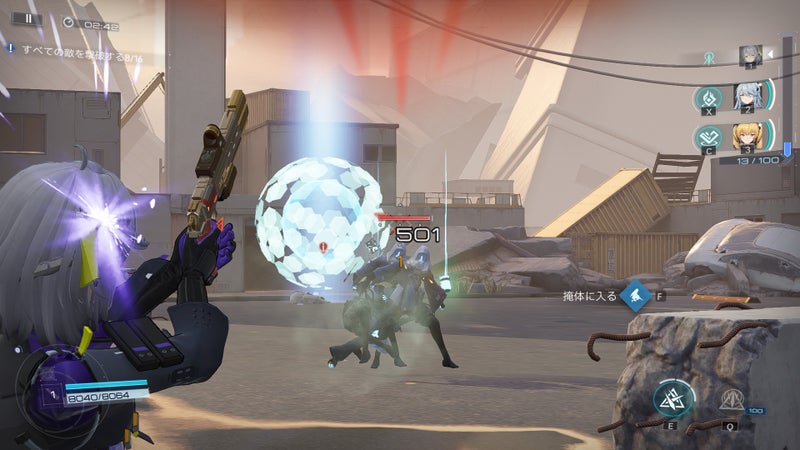
Task: Open the defeat-all-enemies objective tracker
Action: point(70,46)
